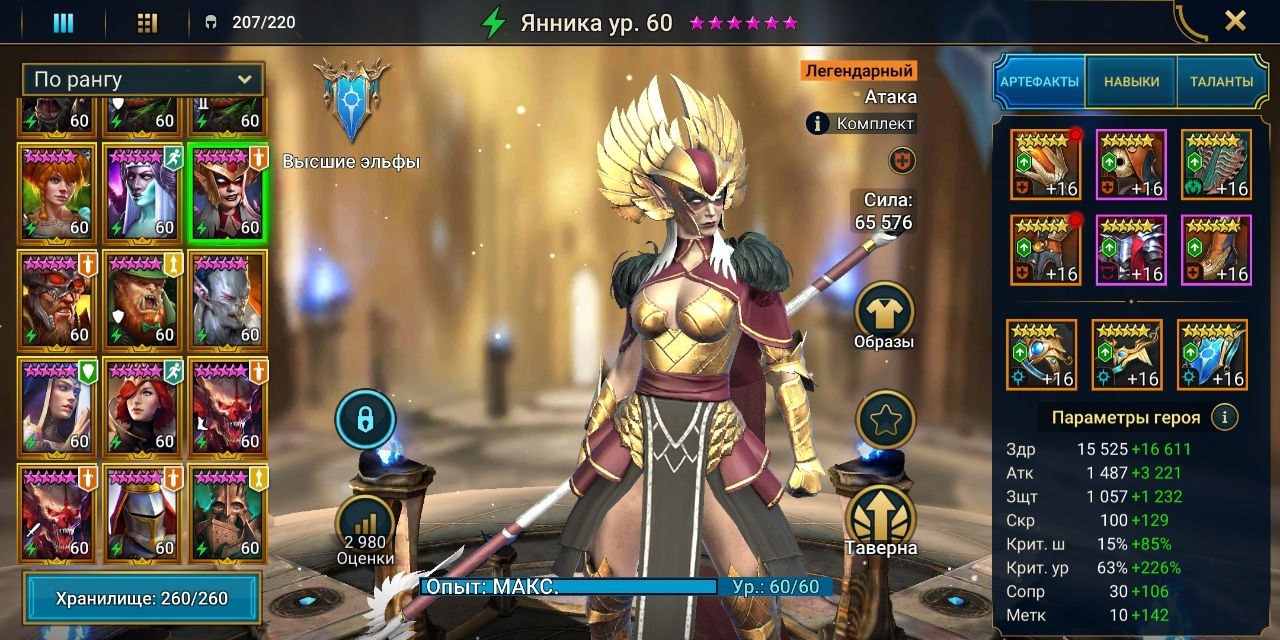1280x640 pixels.
Task: Toggle the hero lock button
Action: [x=365, y=419]
